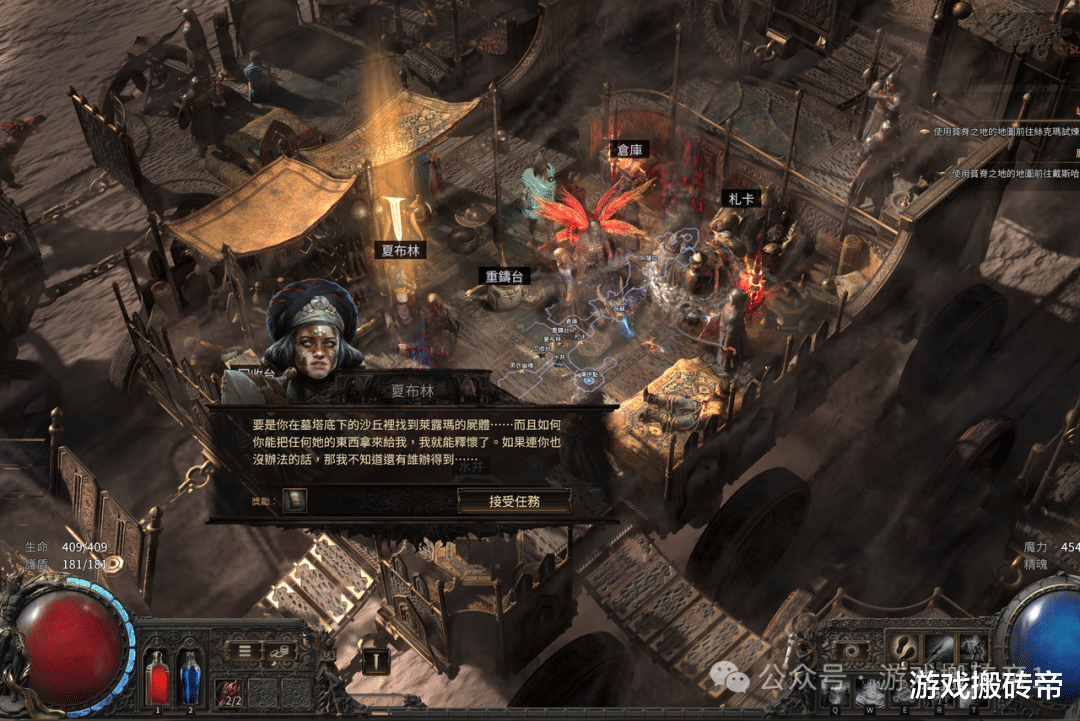Click the 札卡 NPC name label
The height and width of the screenshot is (721, 1080).
point(743,199)
